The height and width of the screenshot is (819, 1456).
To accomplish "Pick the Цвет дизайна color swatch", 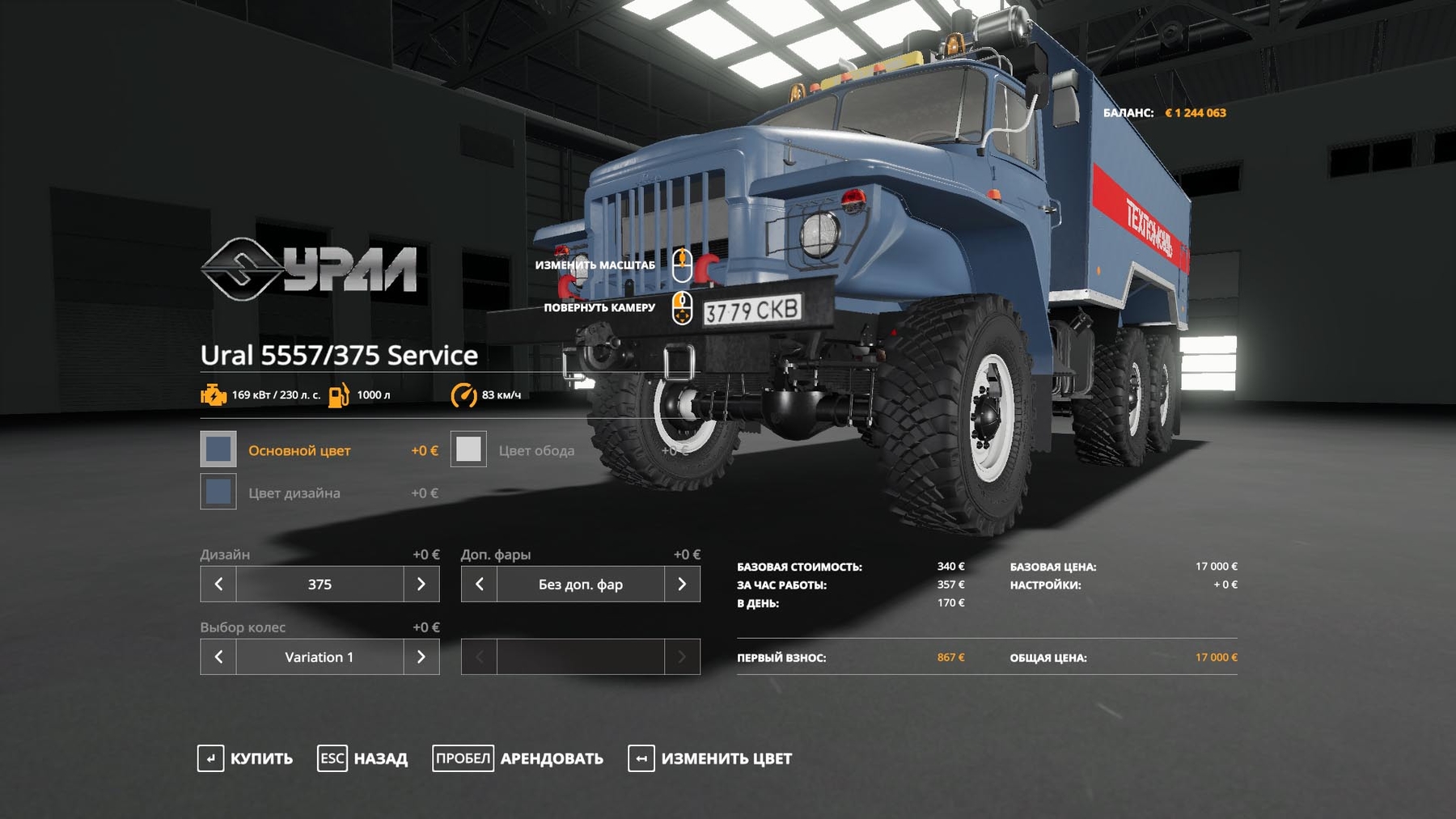I will 218,492.
